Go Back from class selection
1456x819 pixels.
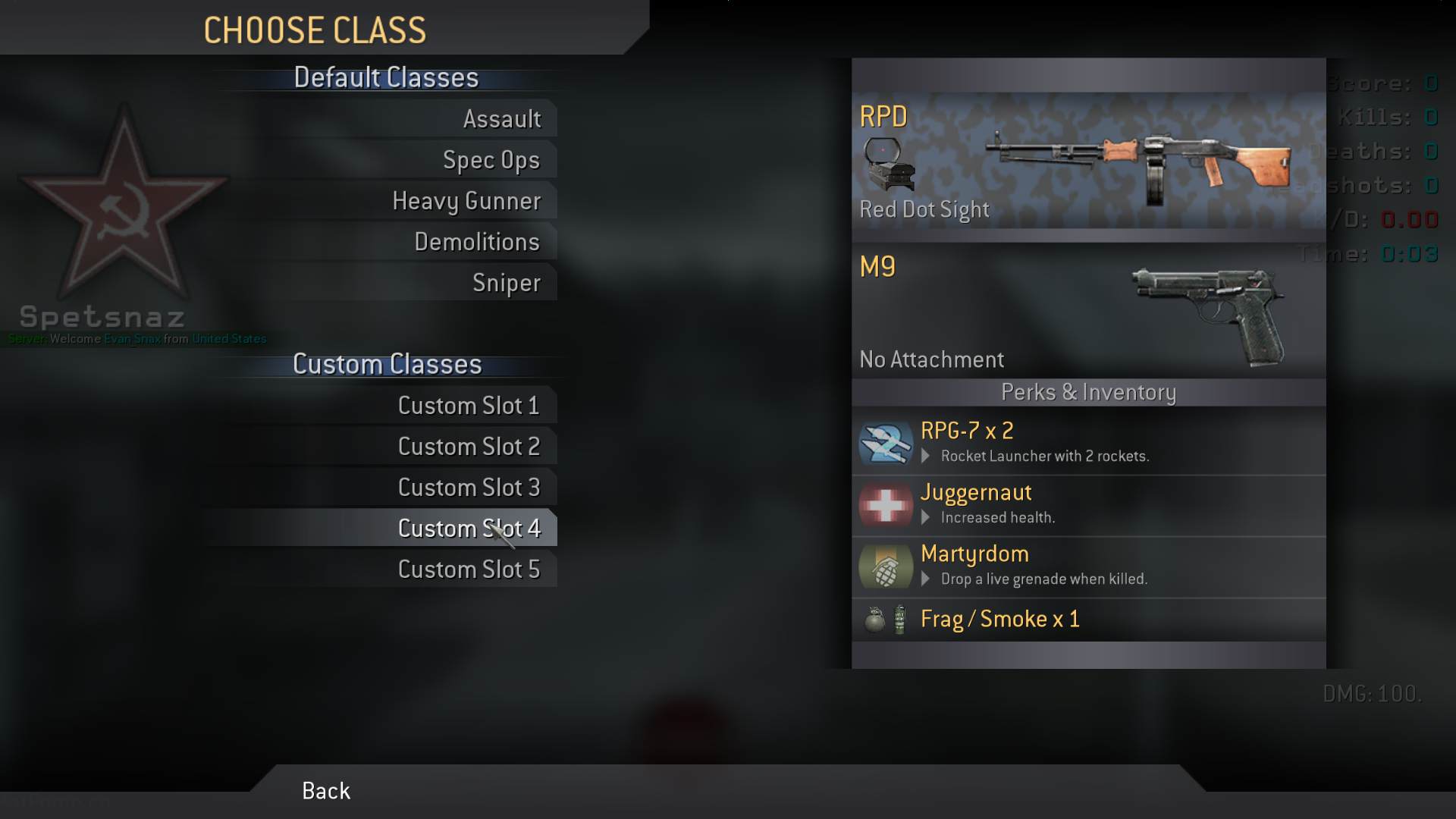[326, 791]
